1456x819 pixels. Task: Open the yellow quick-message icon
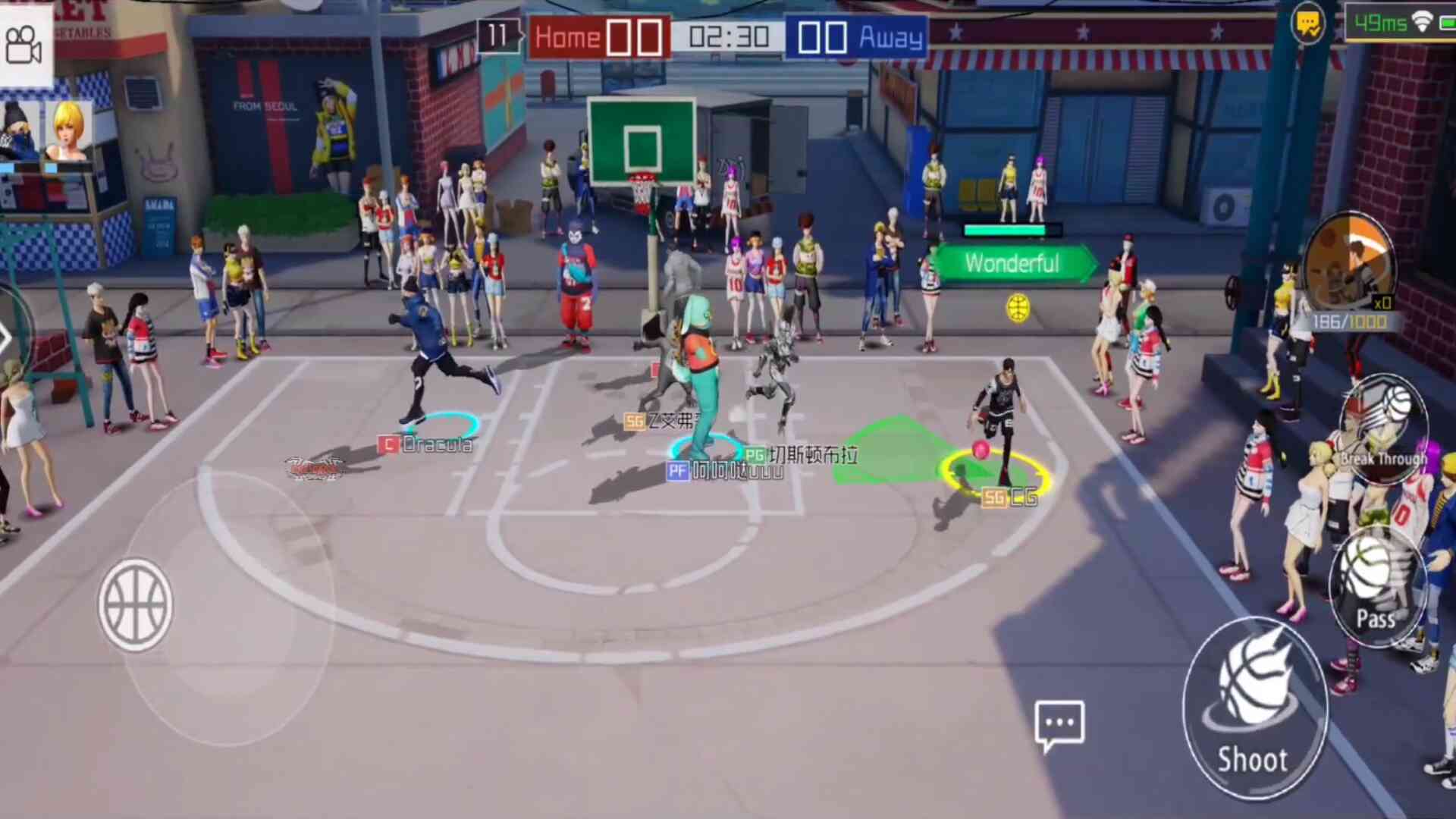1308,24
